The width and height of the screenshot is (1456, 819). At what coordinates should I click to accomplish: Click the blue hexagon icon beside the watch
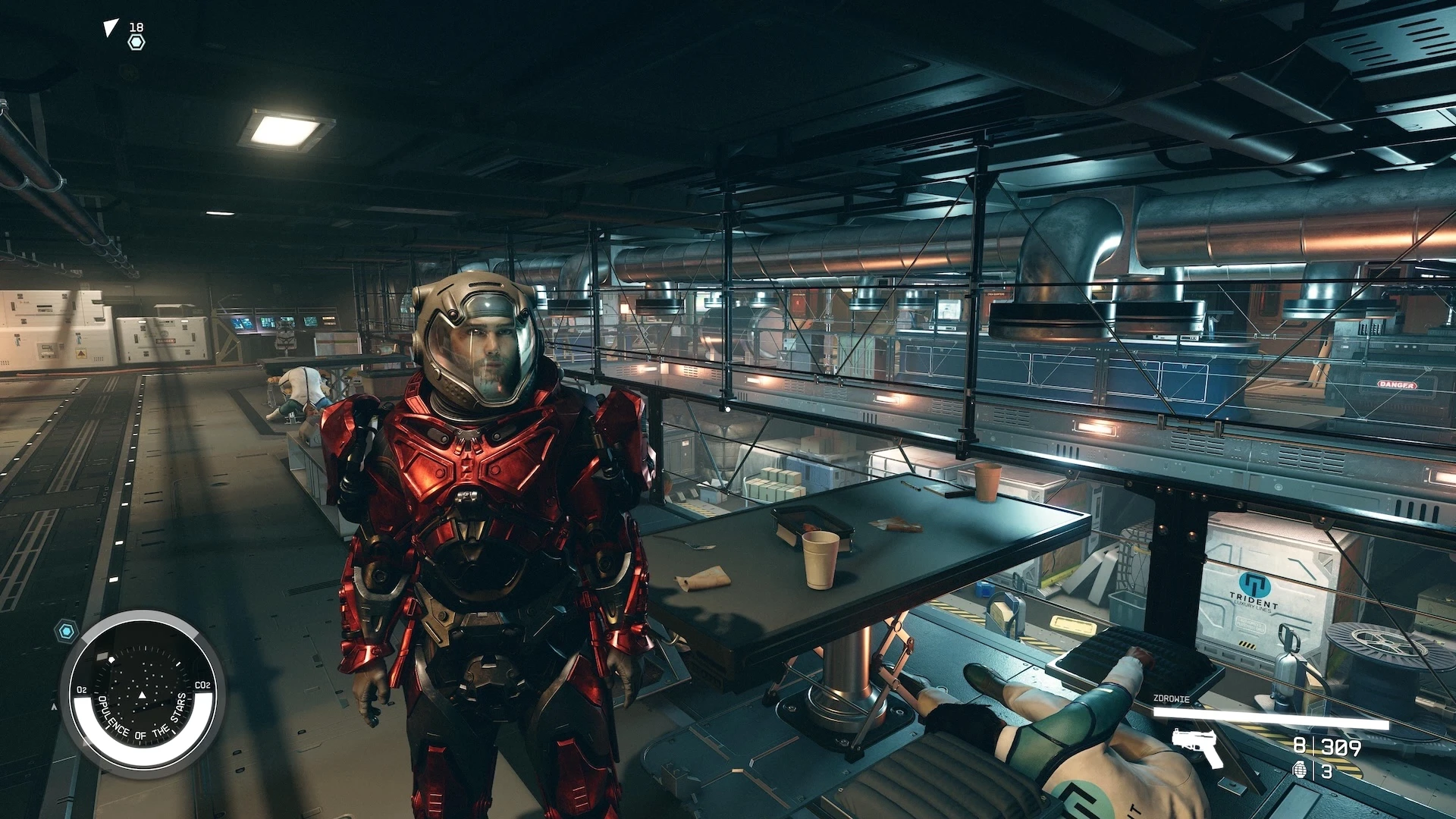tap(67, 630)
